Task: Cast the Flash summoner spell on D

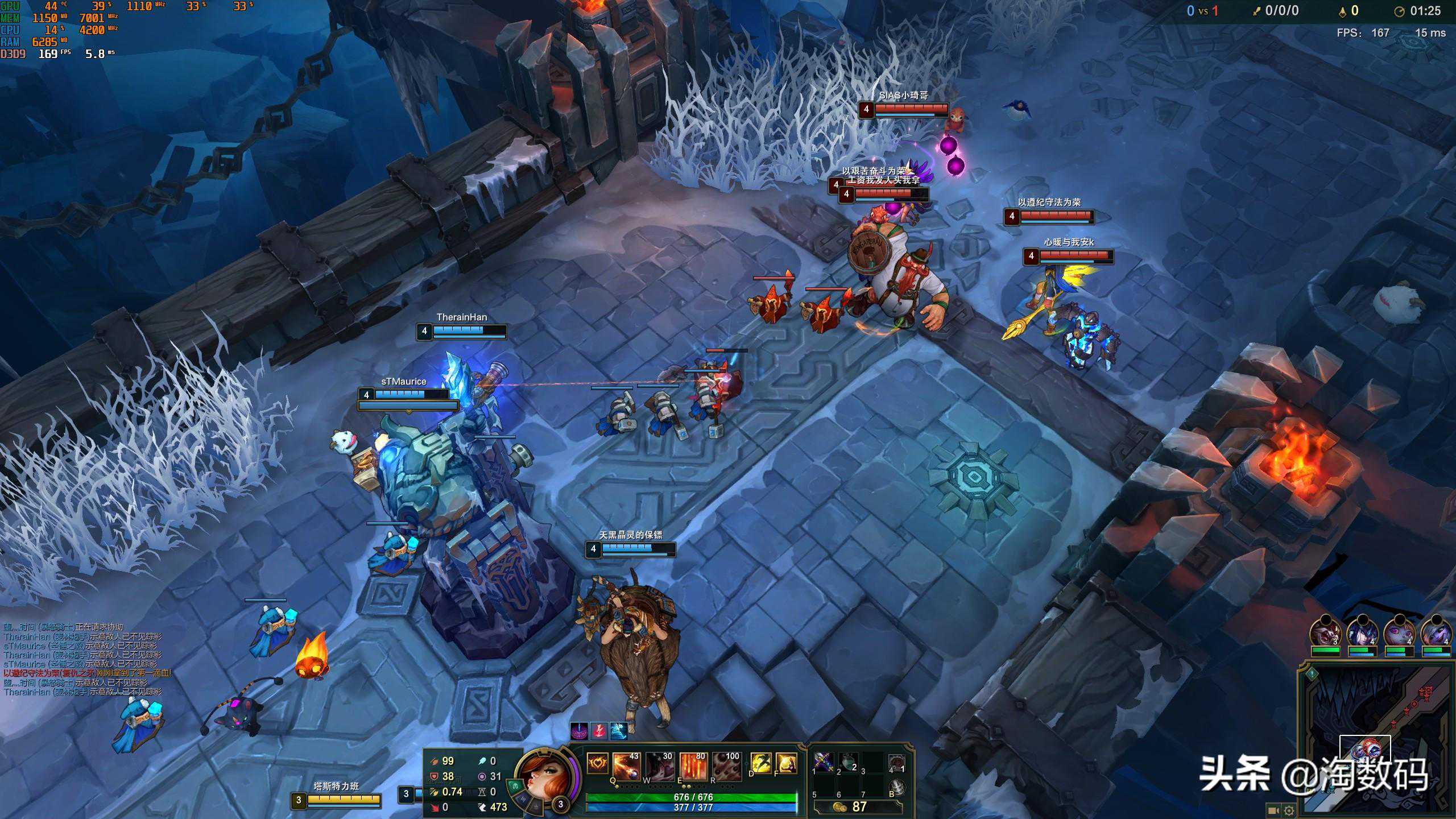Action: [x=761, y=763]
